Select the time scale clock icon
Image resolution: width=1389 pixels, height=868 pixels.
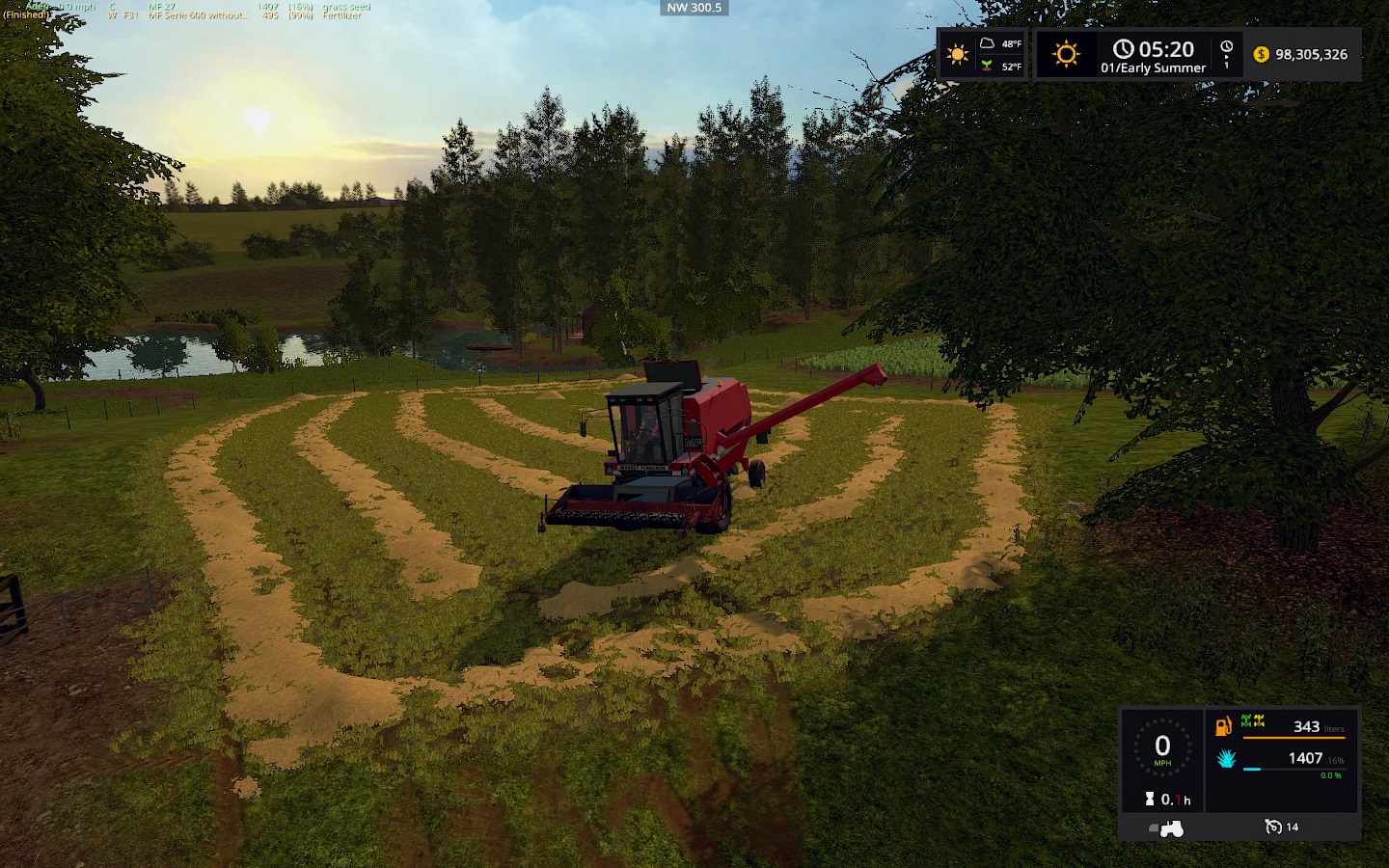click(x=1226, y=47)
